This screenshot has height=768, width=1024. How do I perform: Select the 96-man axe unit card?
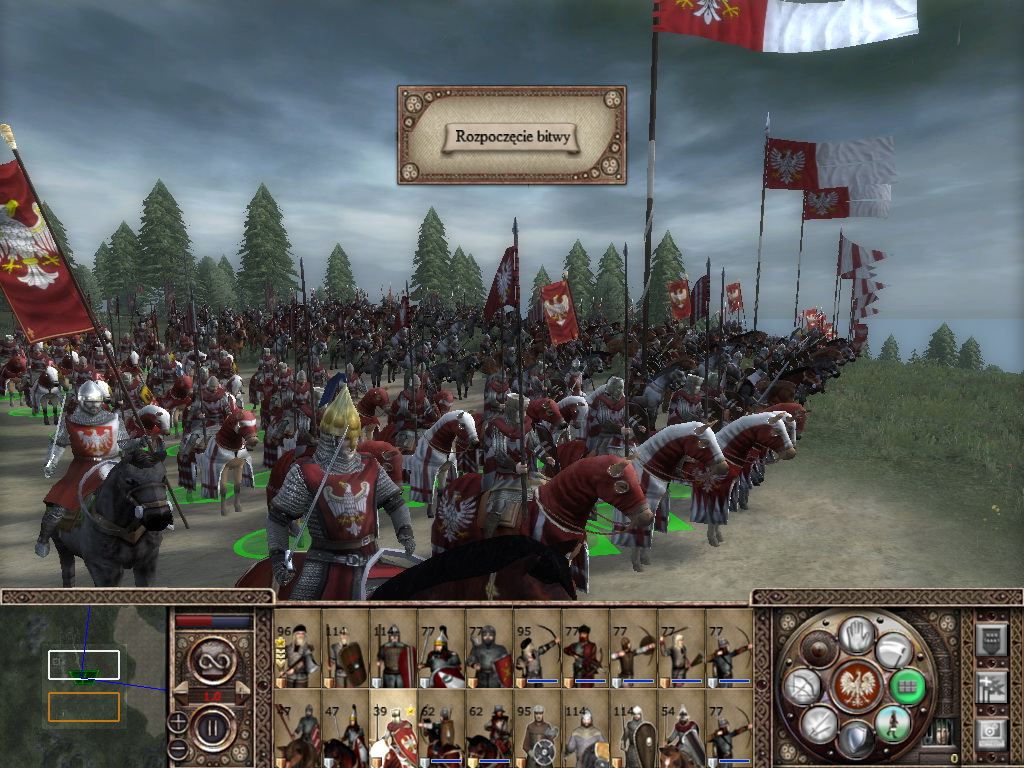coord(296,652)
